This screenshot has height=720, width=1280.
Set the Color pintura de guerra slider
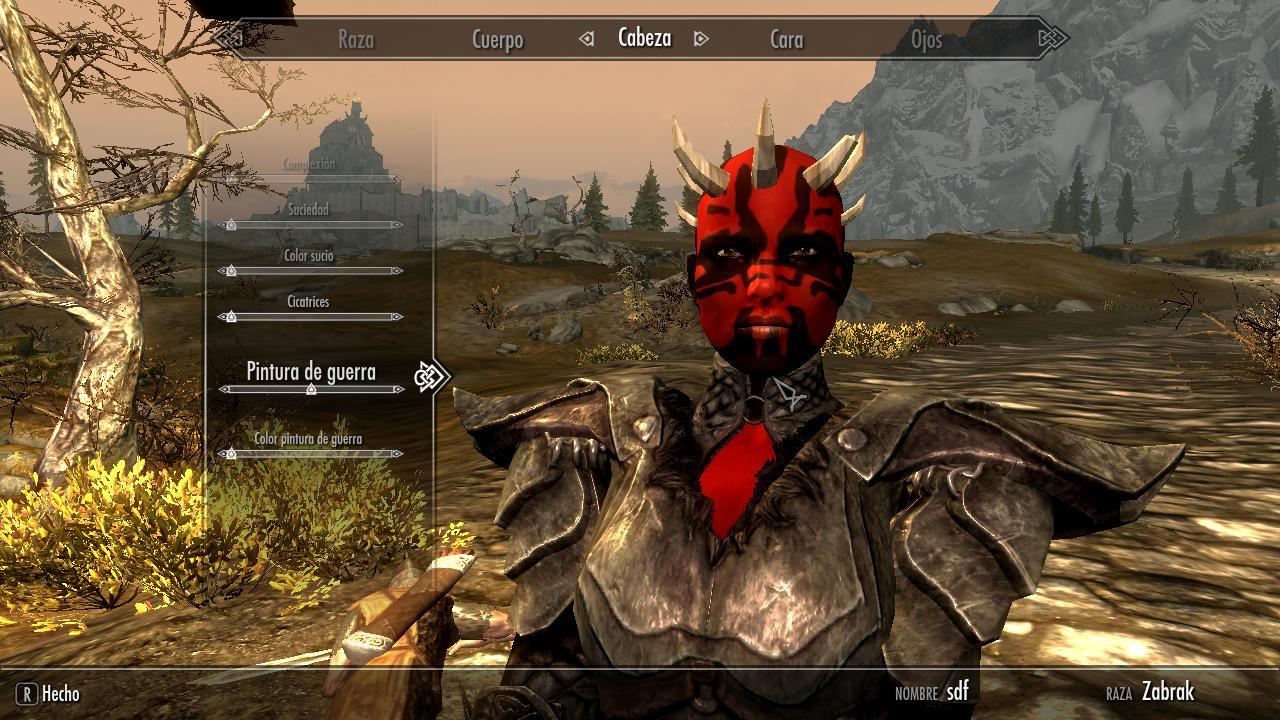(311, 454)
